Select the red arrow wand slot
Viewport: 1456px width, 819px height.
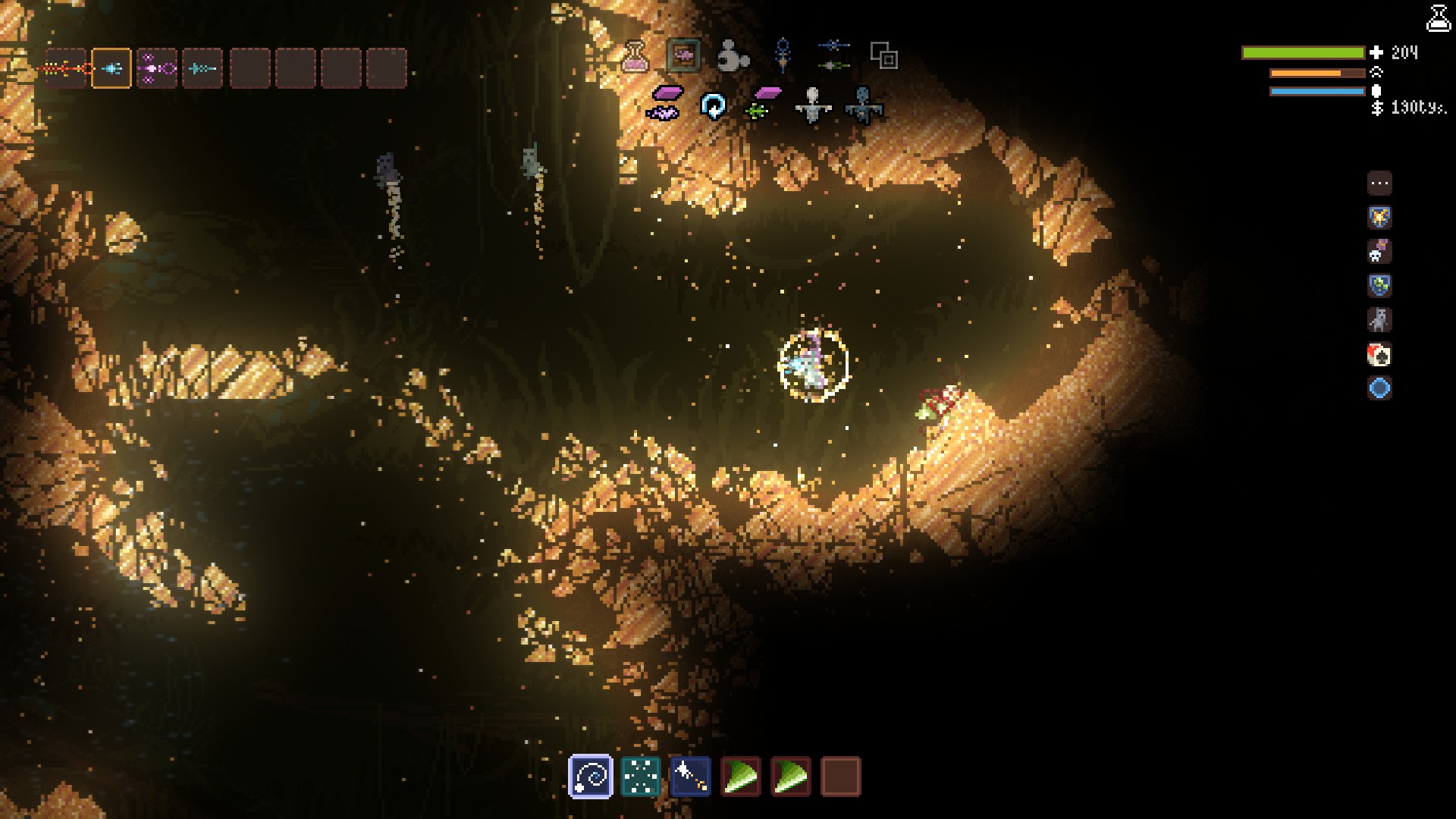66,69
